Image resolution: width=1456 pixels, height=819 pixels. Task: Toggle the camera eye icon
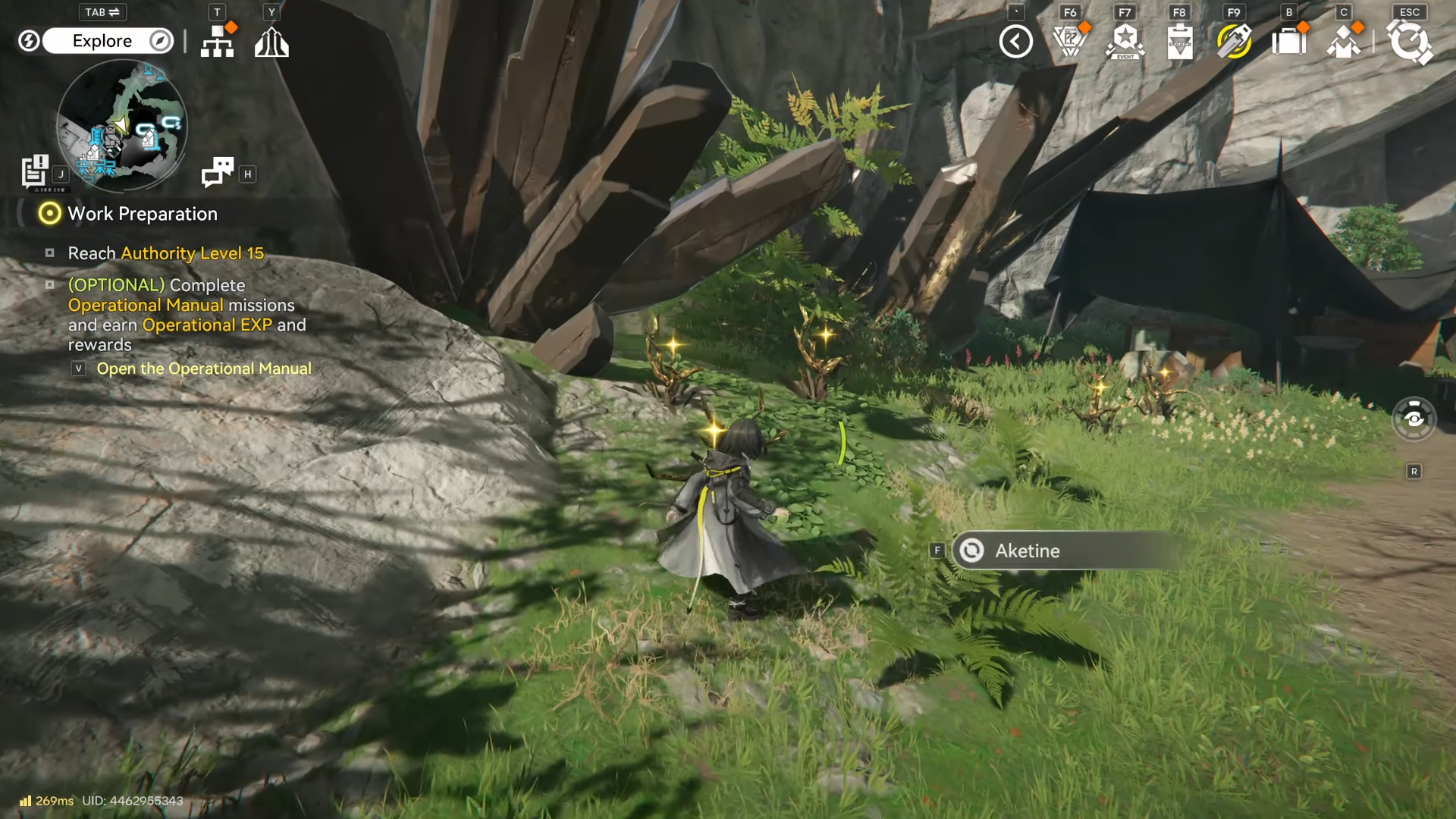[1414, 419]
